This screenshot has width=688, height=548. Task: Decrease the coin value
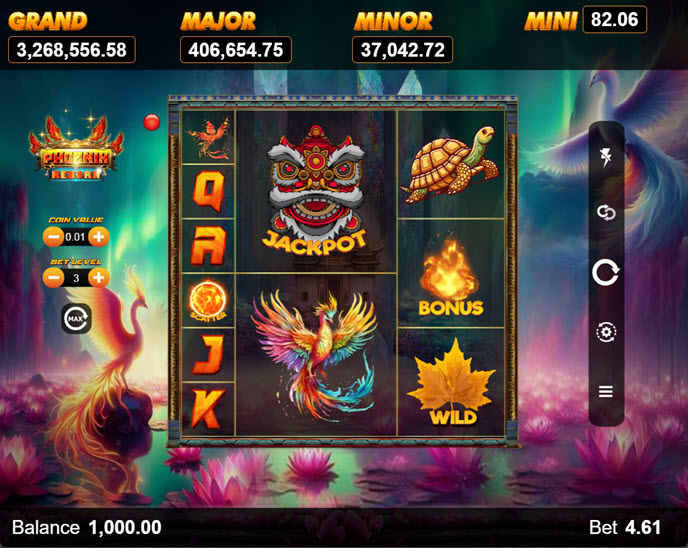[x=54, y=237]
